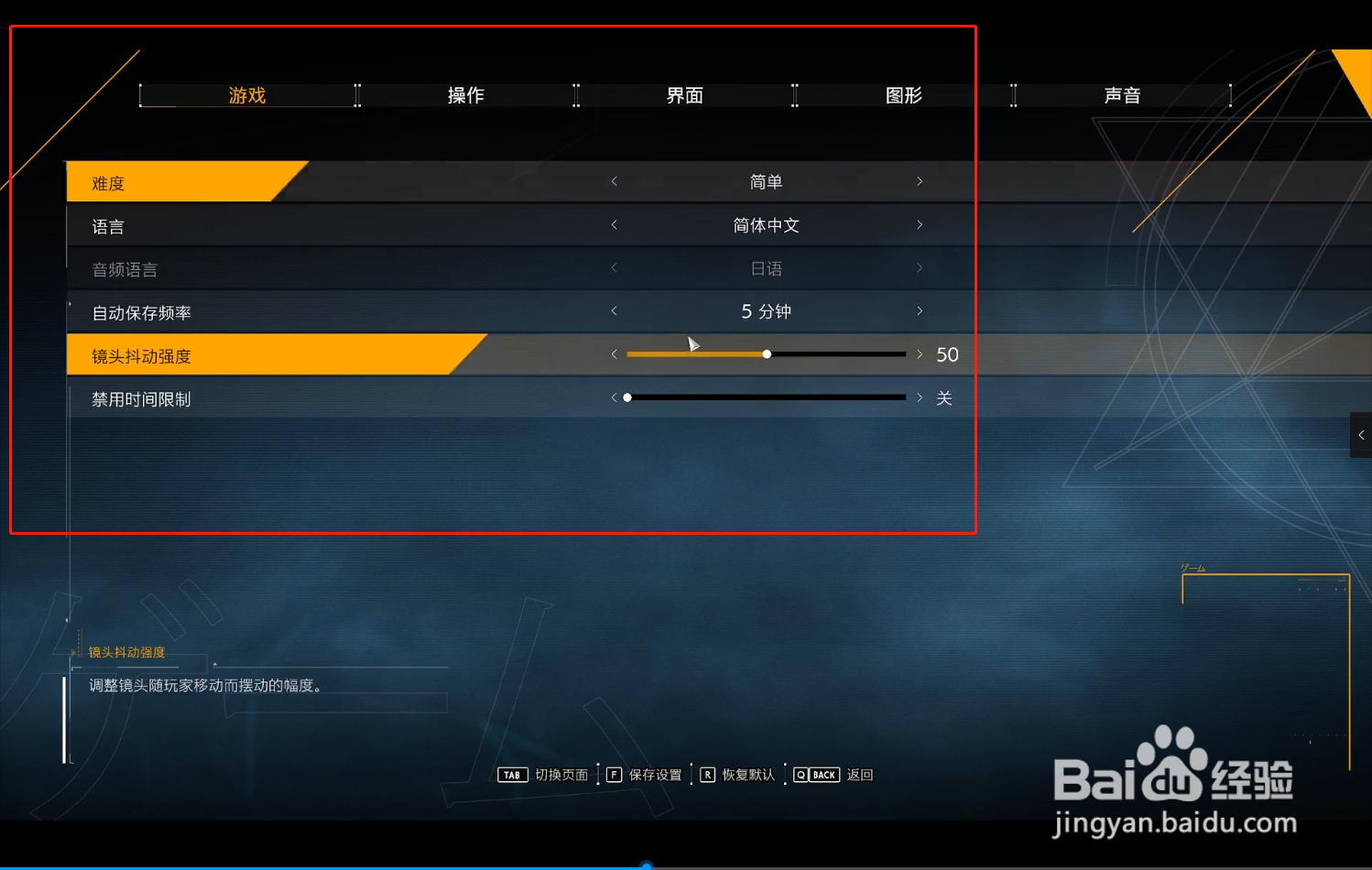Open the 图形 settings tab
Viewport: 1372px width, 870px height.
click(903, 94)
